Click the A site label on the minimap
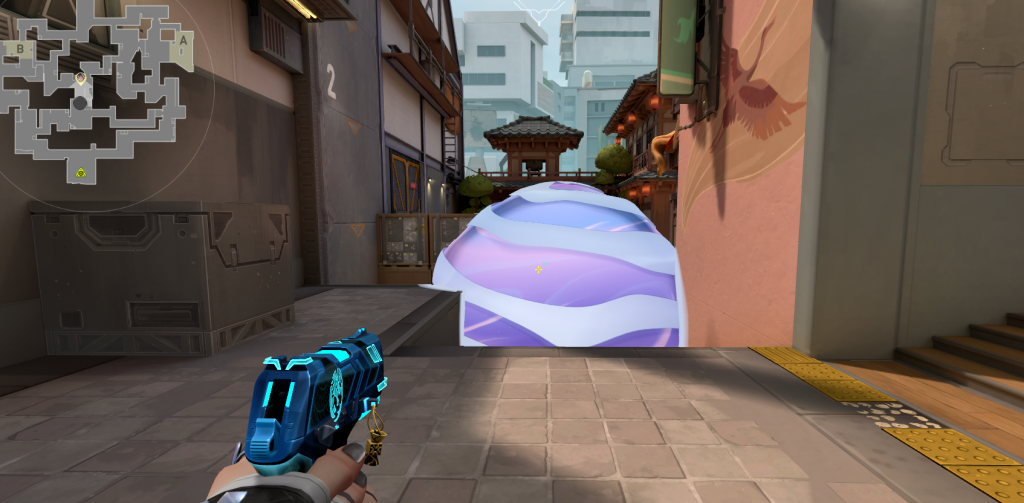Viewport: 1024px width, 503px height. tap(183, 41)
